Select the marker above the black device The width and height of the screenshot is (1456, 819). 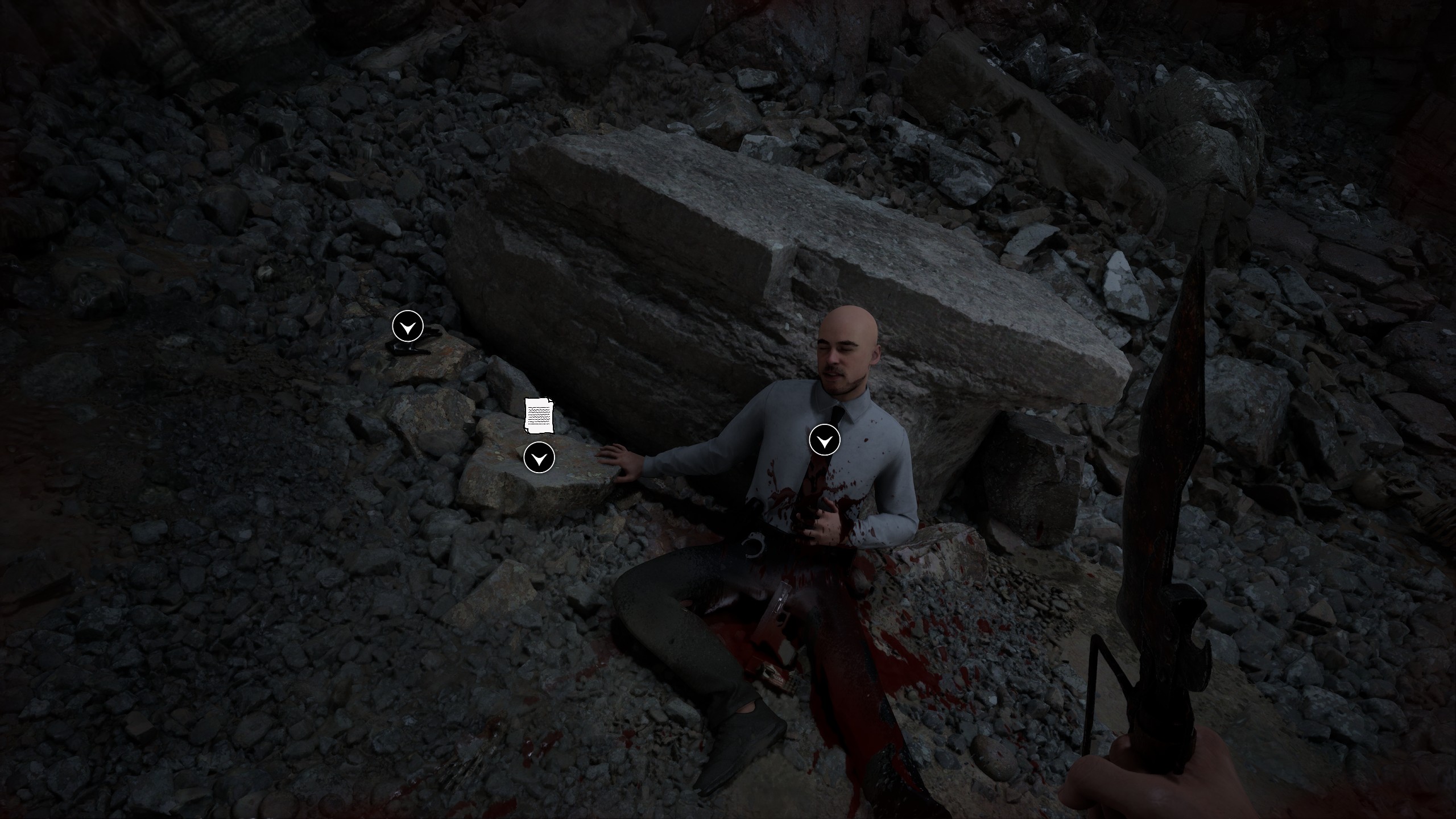(408, 326)
